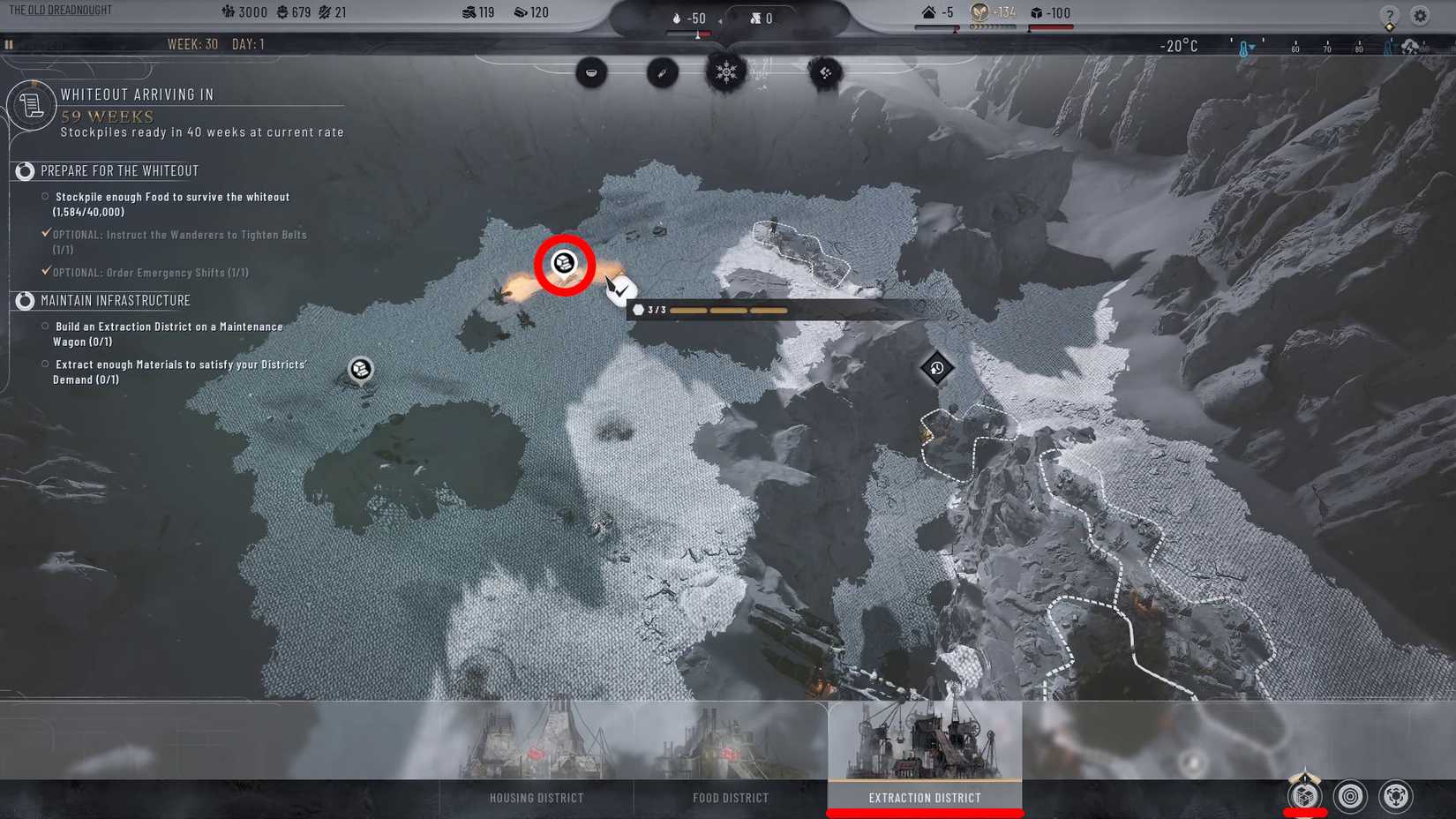Open the Frostland view icon bottom right
1456x819 pixels.
(x=1394, y=797)
